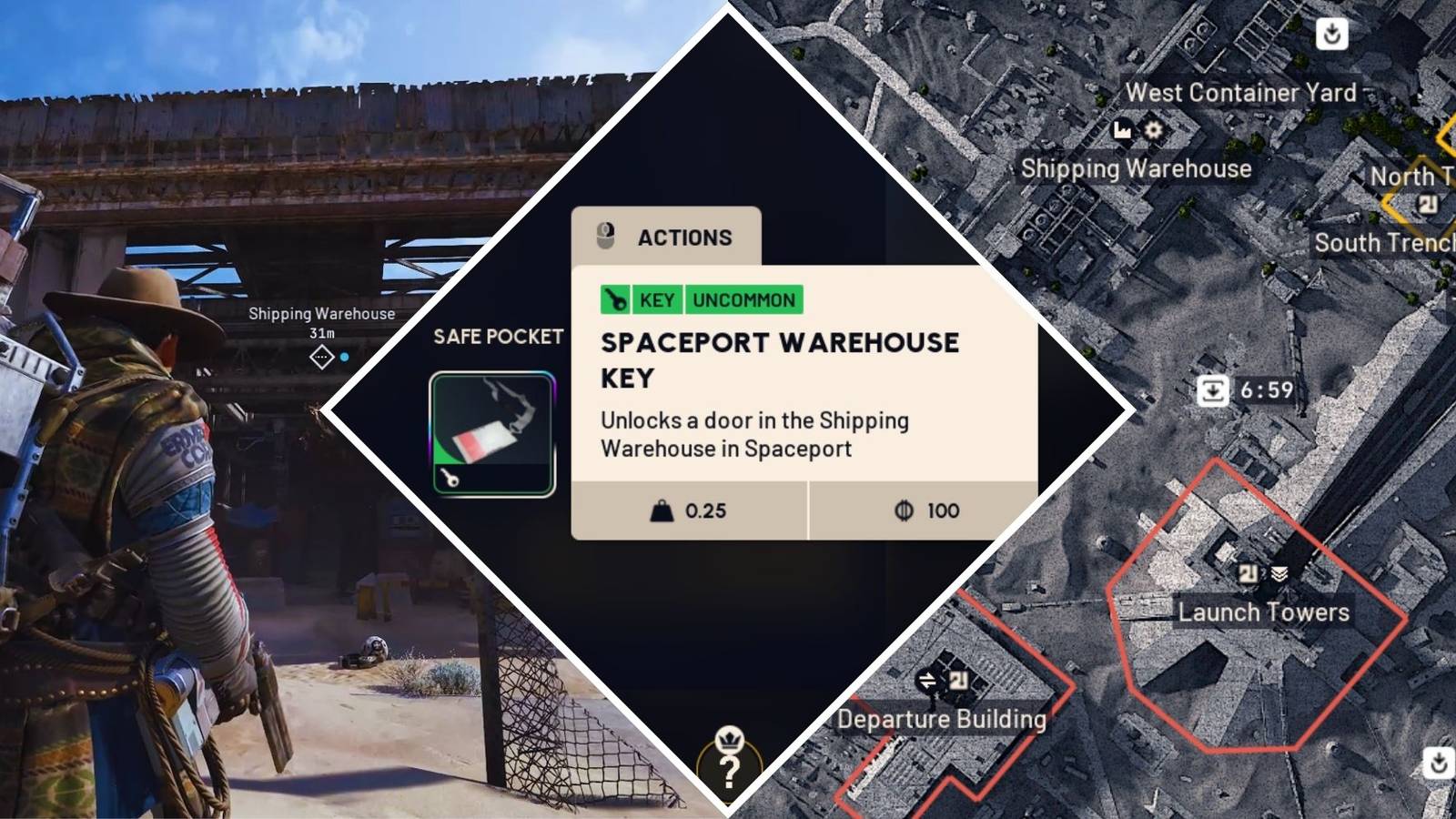The height and width of the screenshot is (819, 1456).
Task: Expand the marker icon inside South Trench diamond
Action: point(1427,202)
